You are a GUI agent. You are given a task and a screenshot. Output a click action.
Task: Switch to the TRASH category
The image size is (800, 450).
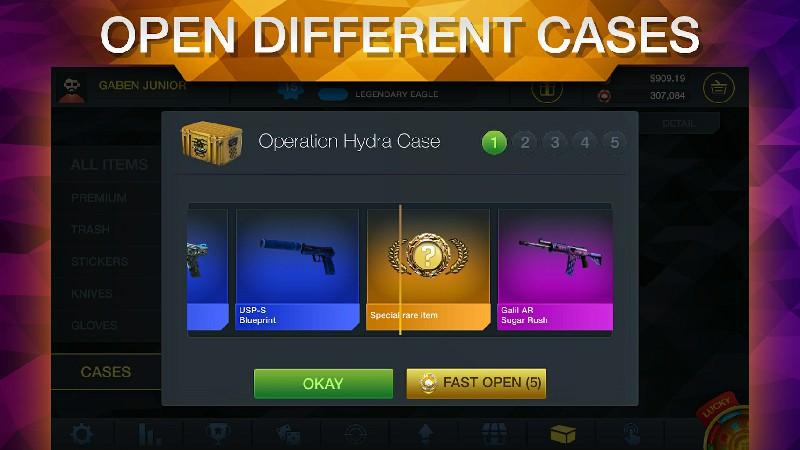[x=91, y=230]
